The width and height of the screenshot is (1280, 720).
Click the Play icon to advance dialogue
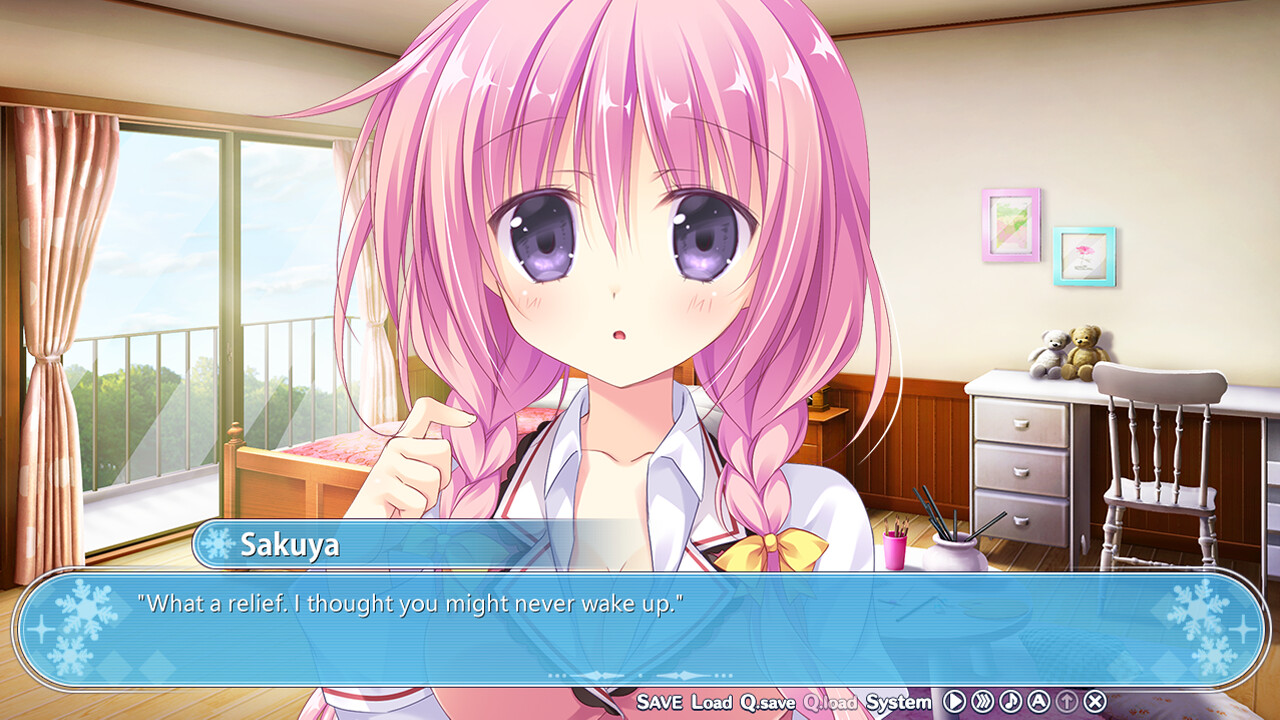point(956,701)
